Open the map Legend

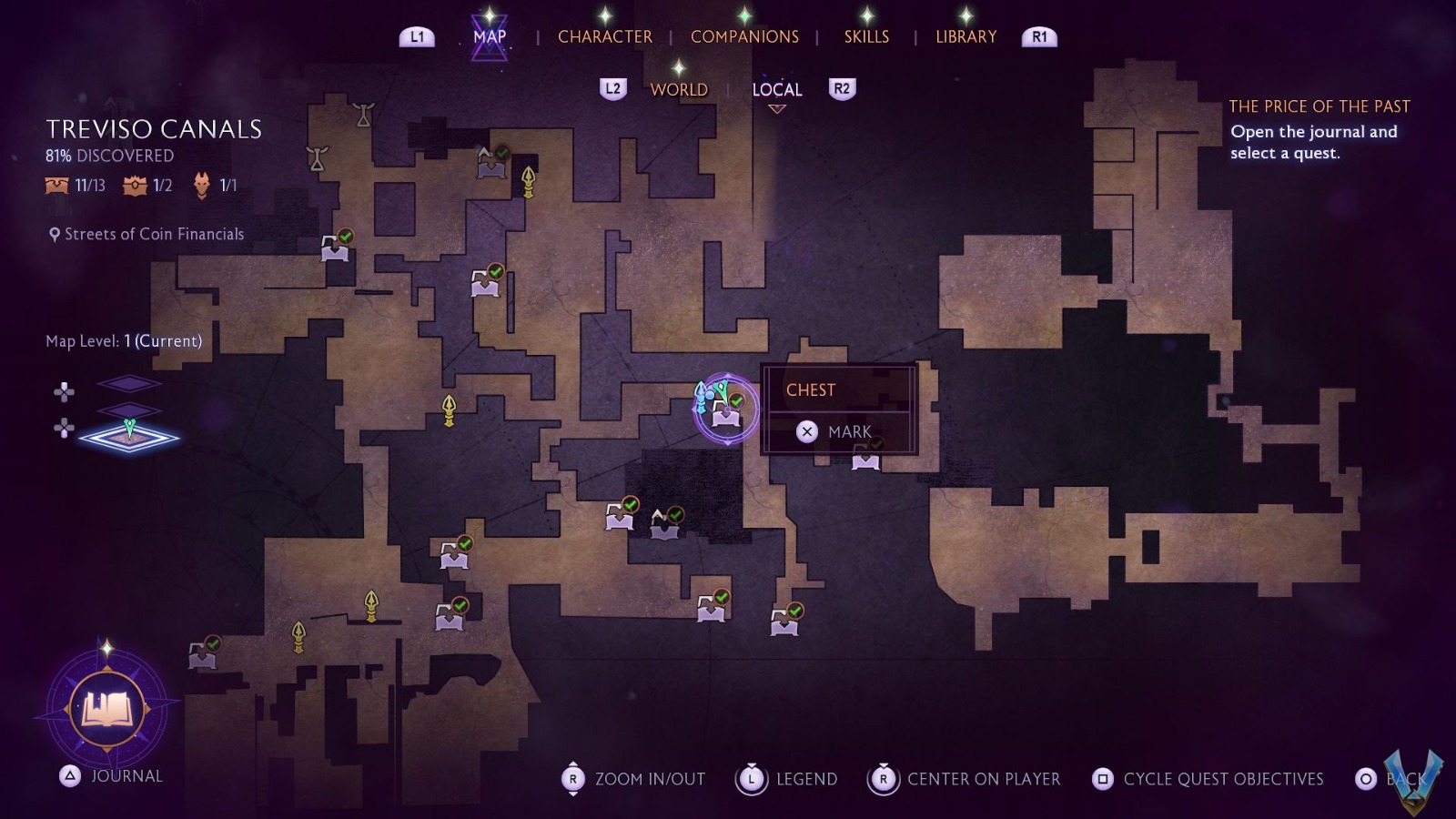pos(790,779)
